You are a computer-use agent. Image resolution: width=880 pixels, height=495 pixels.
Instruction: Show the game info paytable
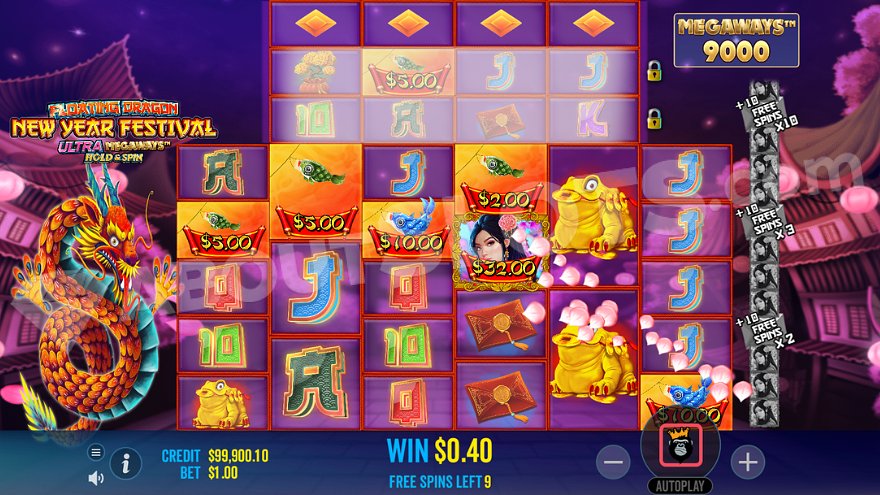tap(126, 462)
